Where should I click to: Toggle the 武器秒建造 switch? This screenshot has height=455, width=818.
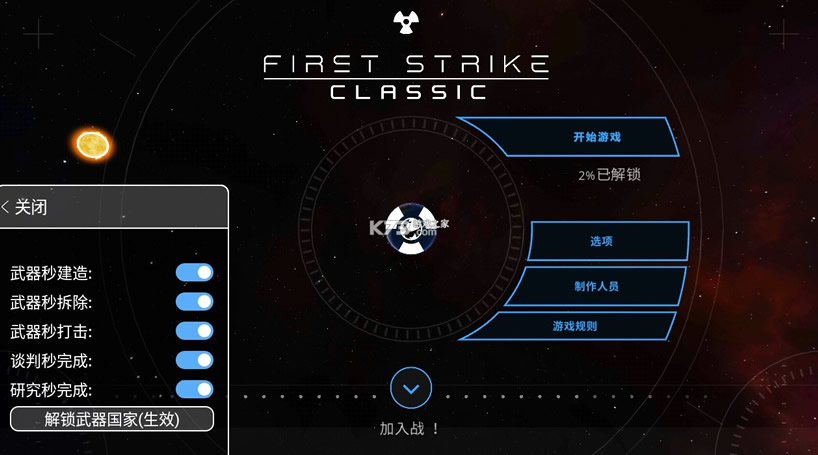click(194, 273)
